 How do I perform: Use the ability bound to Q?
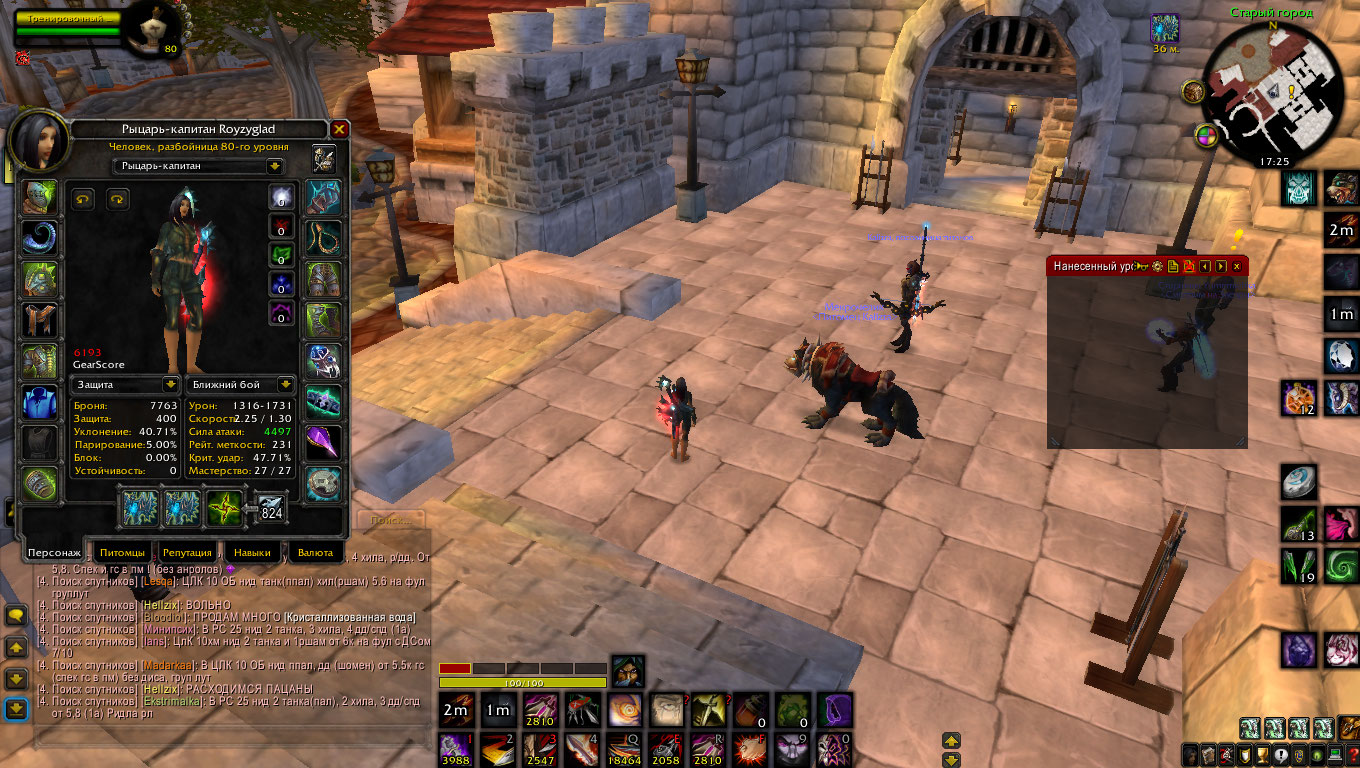[626, 748]
